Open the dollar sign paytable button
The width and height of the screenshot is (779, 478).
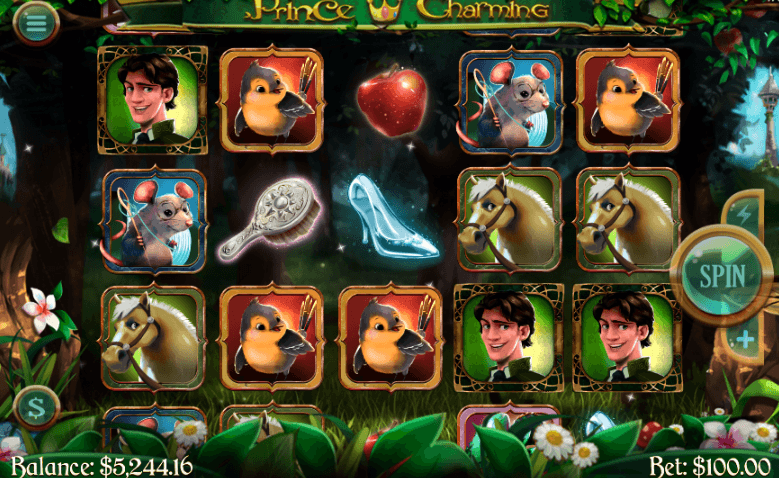point(38,407)
